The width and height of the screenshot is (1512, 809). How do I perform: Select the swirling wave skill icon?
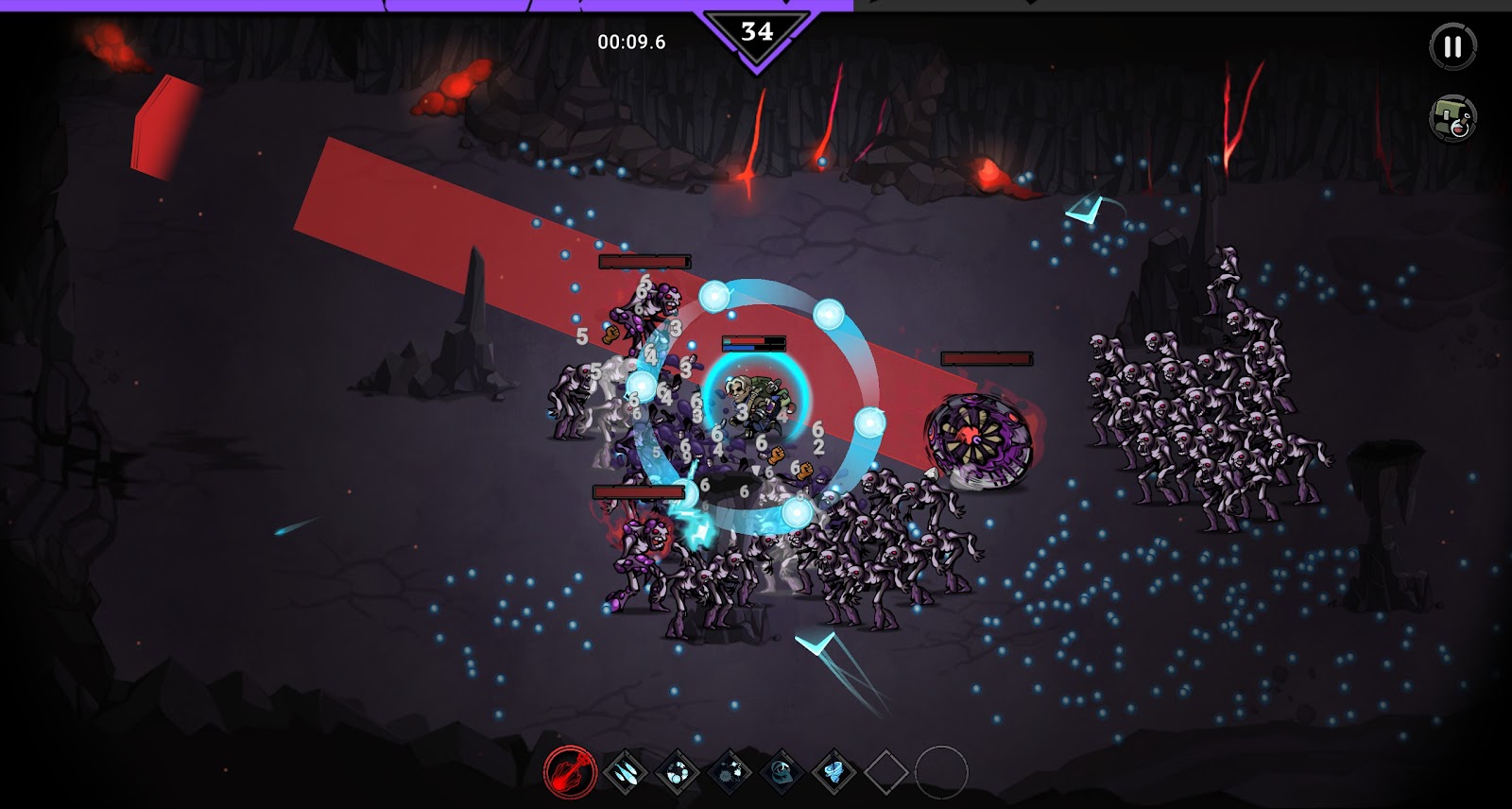(x=782, y=772)
